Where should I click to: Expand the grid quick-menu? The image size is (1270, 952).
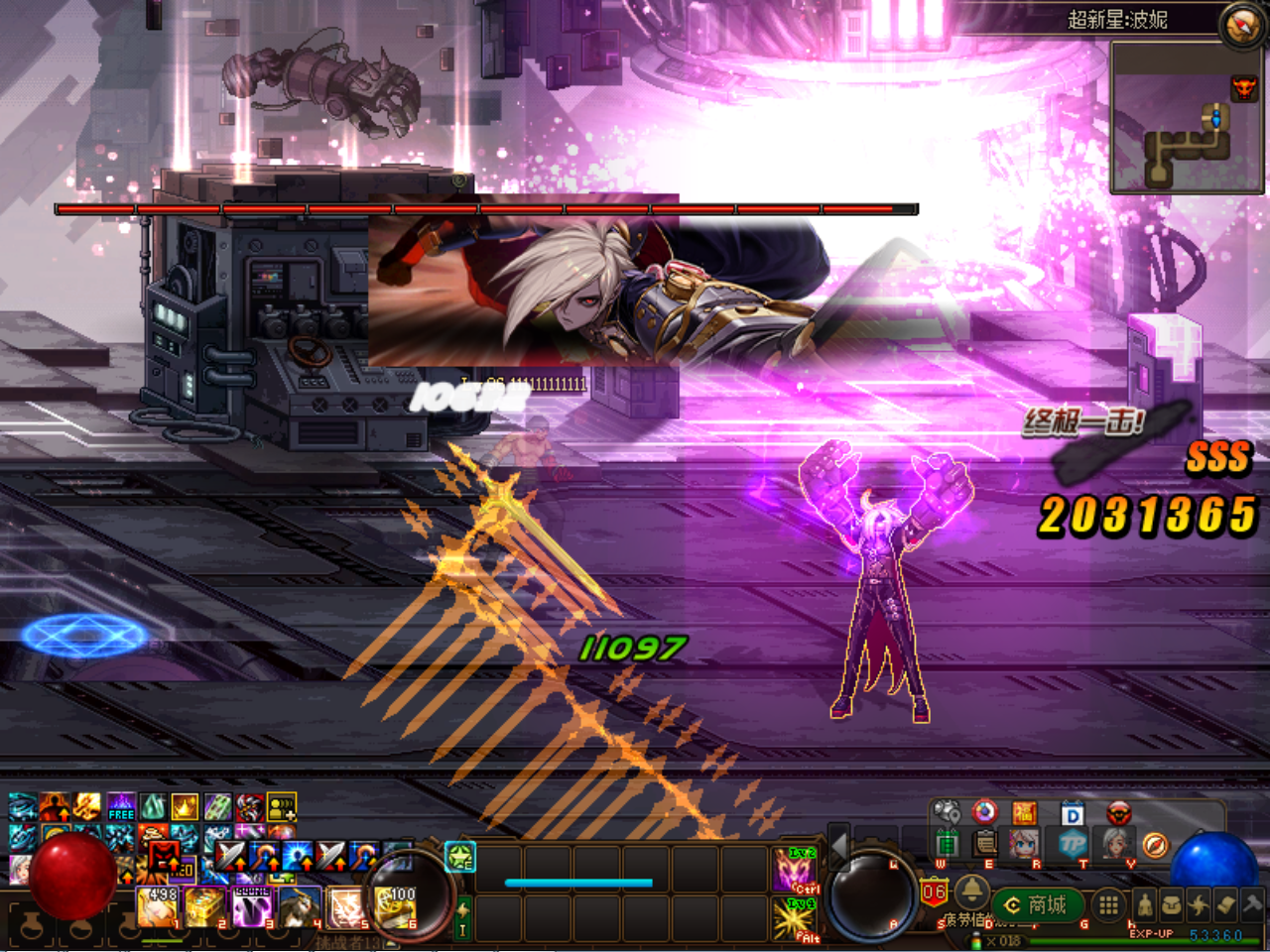[x=1109, y=902]
